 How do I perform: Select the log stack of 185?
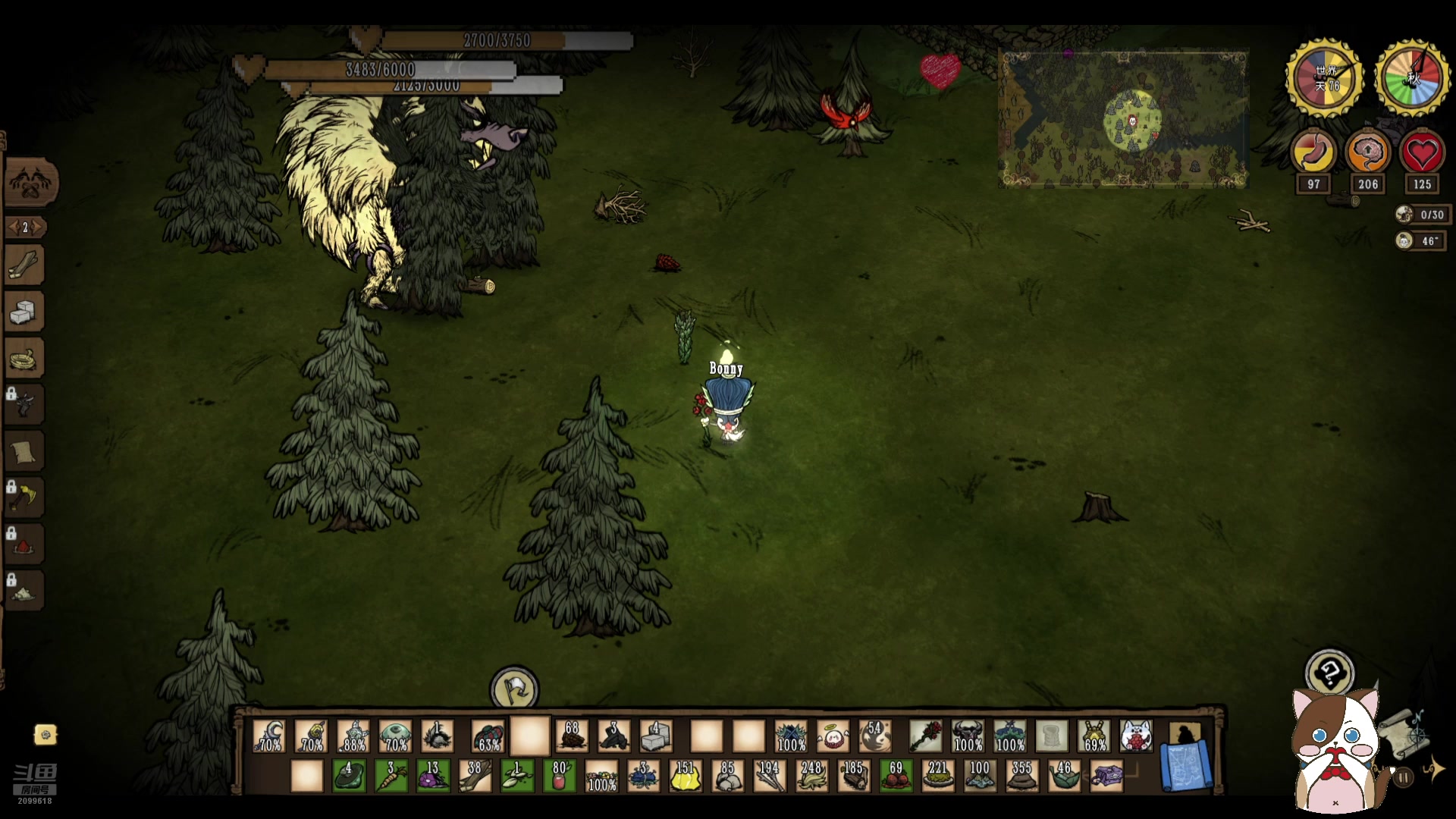[x=854, y=777]
